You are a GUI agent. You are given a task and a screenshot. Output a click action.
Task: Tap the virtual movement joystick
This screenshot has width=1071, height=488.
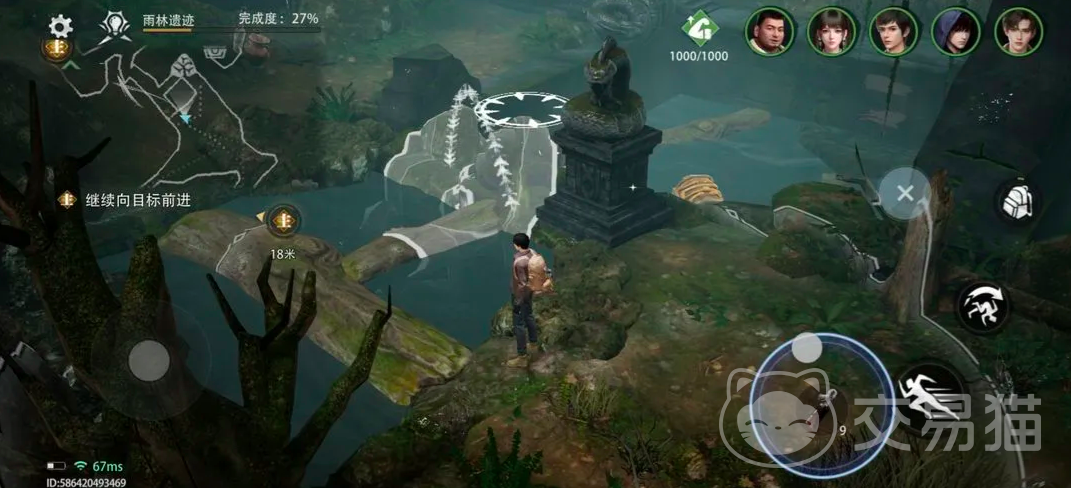tap(150, 360)
